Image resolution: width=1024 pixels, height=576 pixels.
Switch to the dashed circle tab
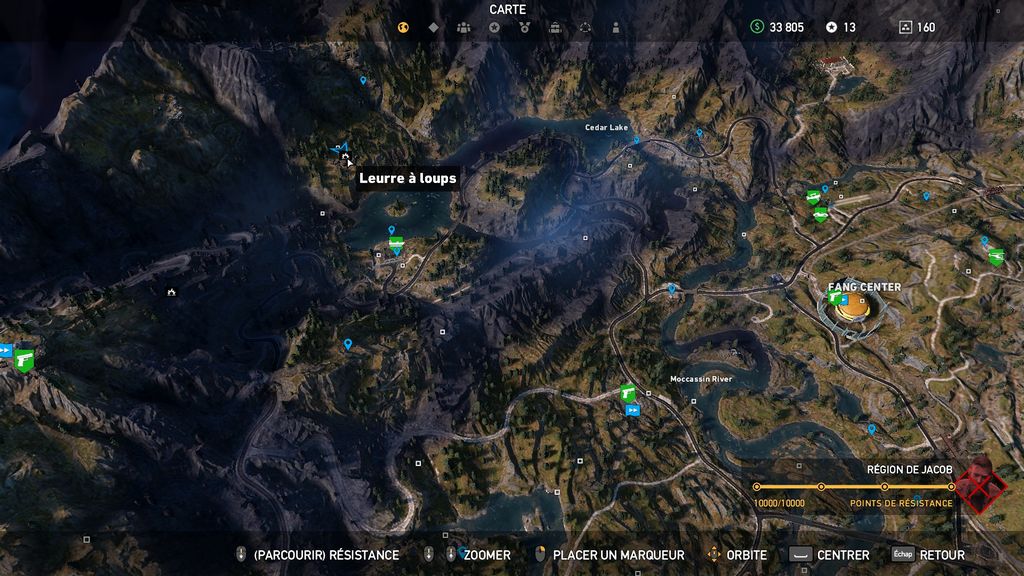(x=585, y=27)
